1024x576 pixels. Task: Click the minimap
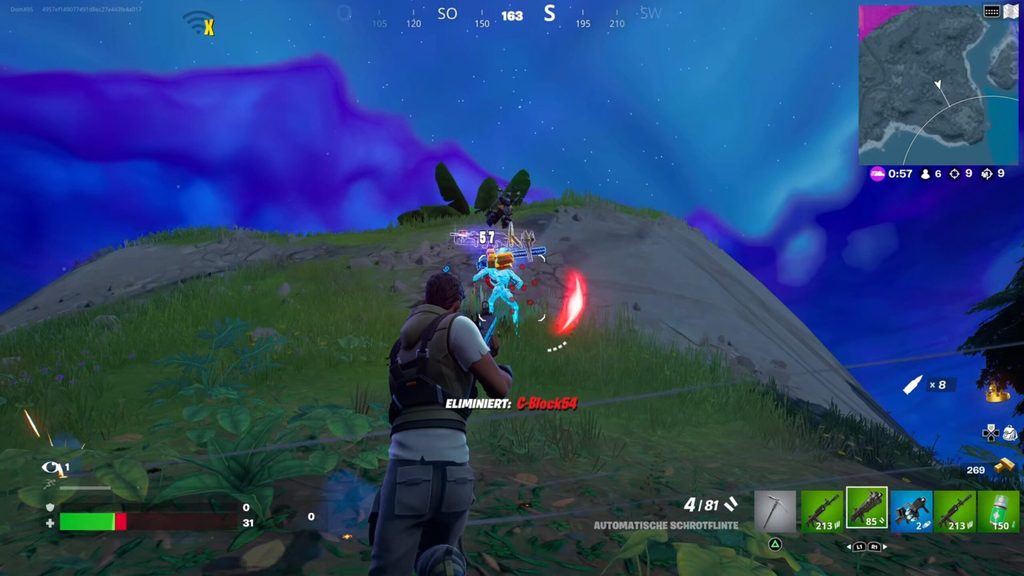[x=938, y=85]
